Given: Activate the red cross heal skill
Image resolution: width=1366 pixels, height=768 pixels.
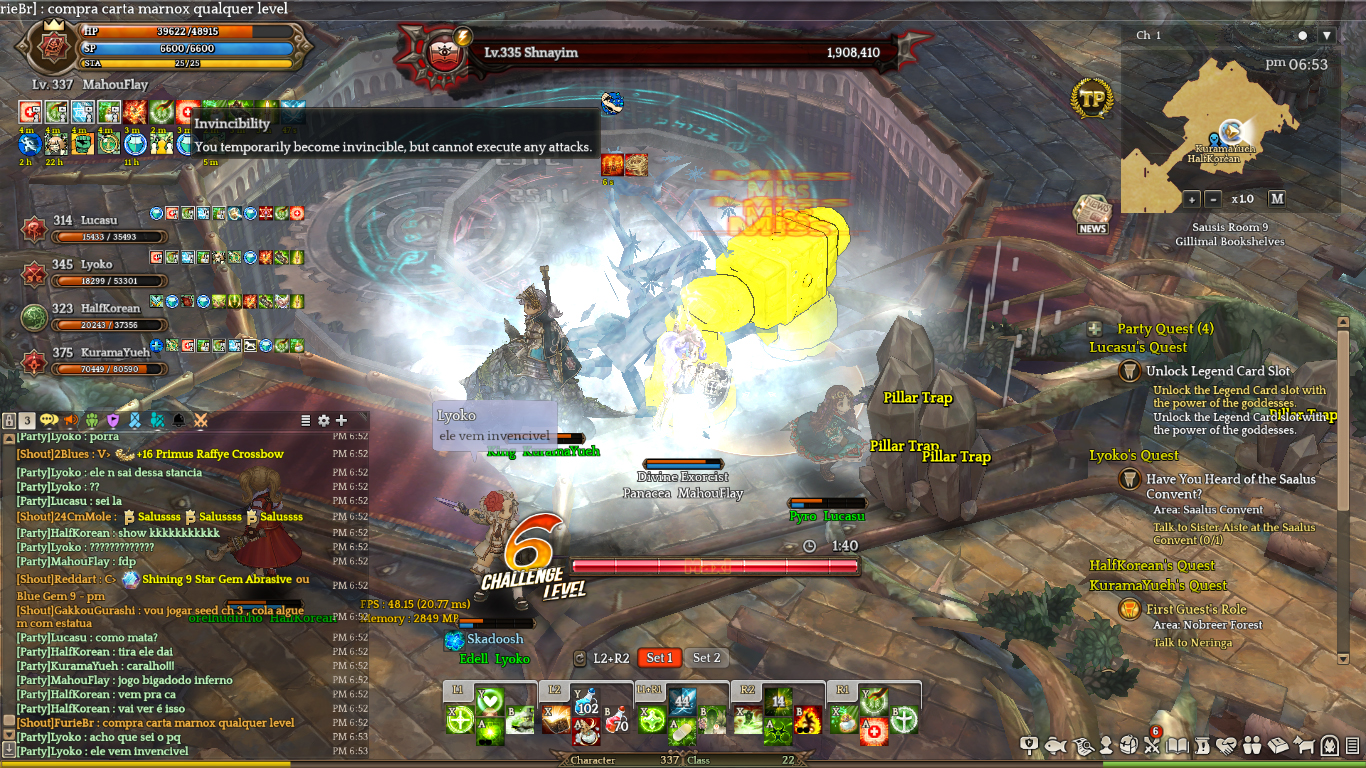Looking at the screenshot, I should click(x=873, y=732).
